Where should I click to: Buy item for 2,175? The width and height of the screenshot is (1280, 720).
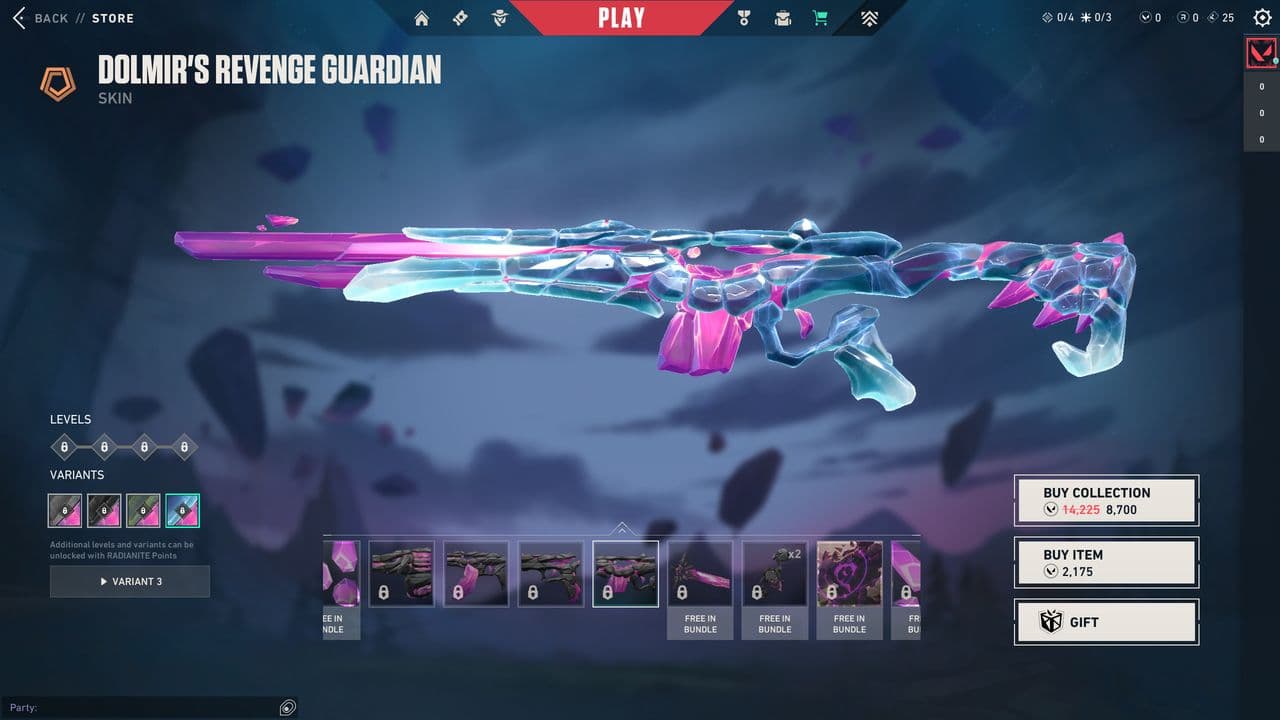pyautogui.click(x=1106, y=562)
